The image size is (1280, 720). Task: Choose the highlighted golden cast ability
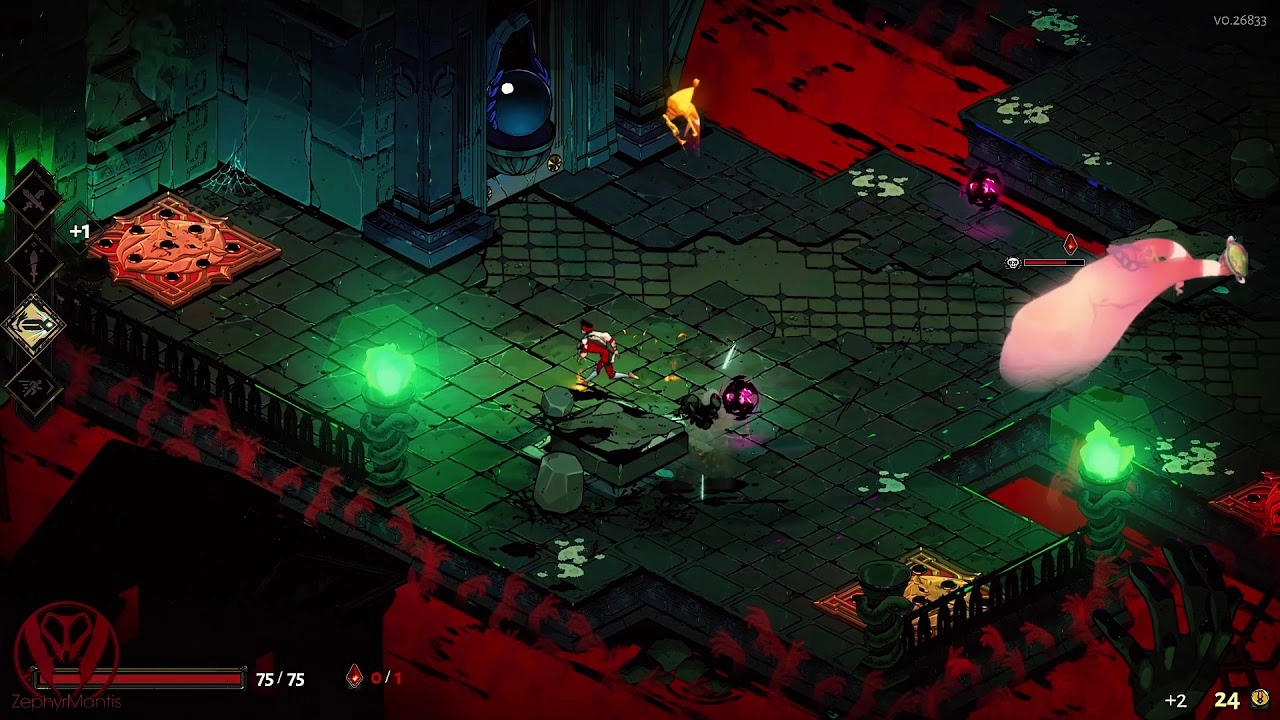(x=34, y=325)
